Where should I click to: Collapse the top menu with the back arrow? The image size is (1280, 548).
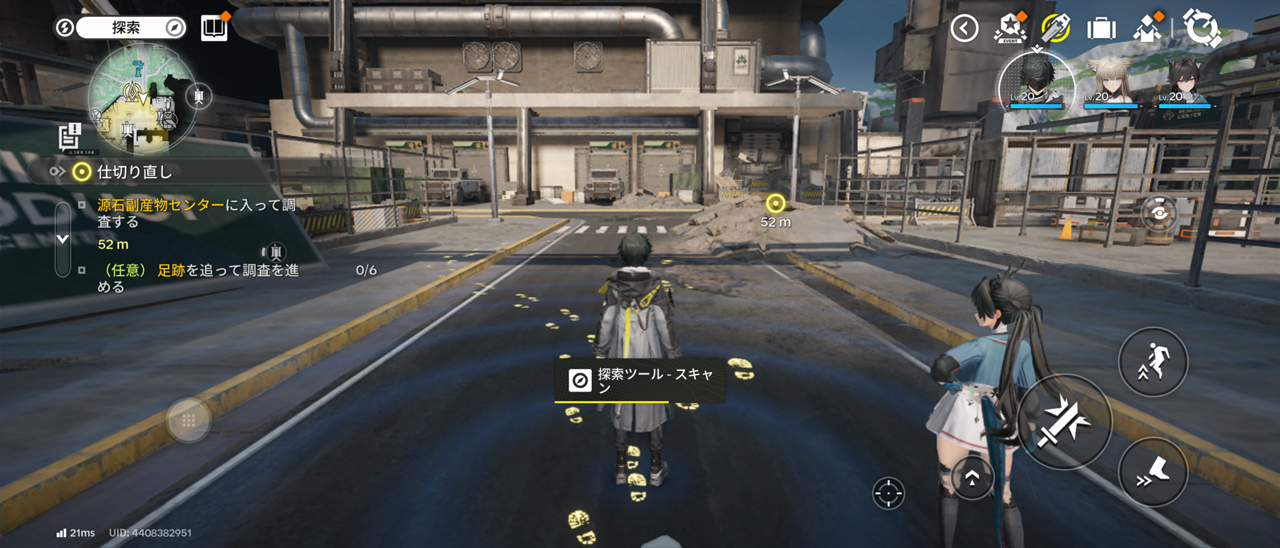pyautogui.click(x=964, y=28)
